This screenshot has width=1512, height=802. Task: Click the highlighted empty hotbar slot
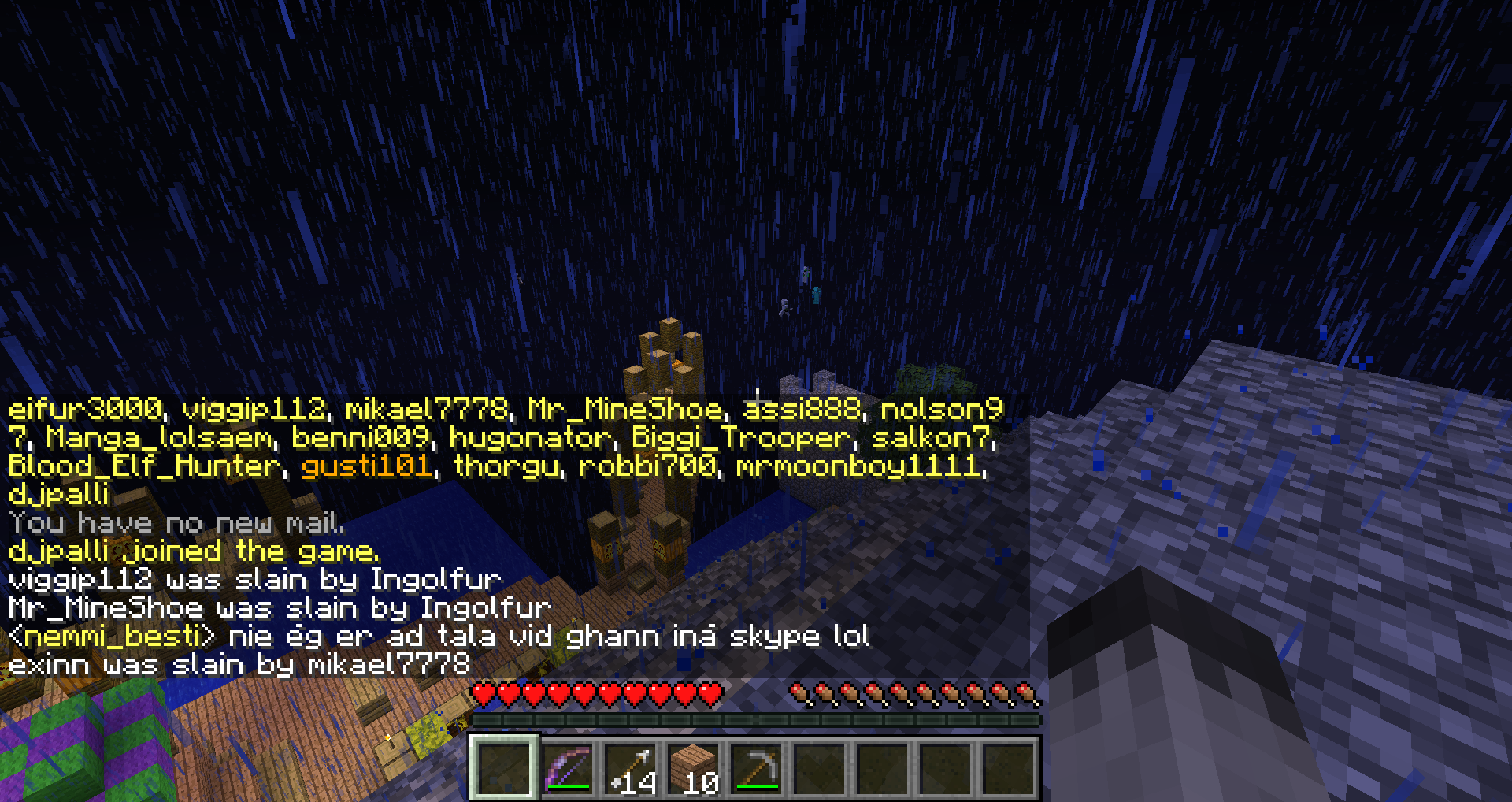pos(504,767)
